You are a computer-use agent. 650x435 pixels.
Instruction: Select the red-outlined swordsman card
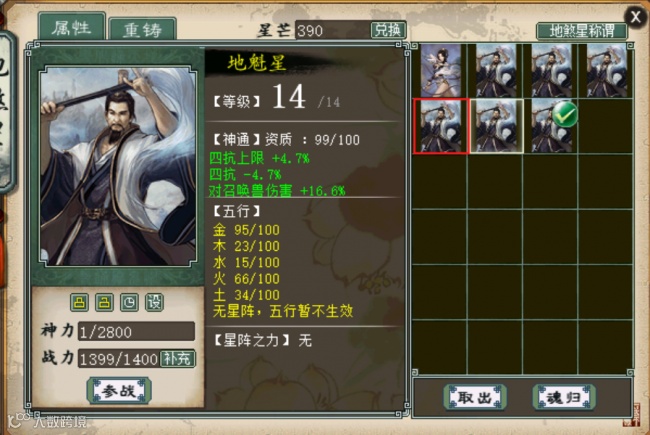pyautogui.click(x=440, y=125)
